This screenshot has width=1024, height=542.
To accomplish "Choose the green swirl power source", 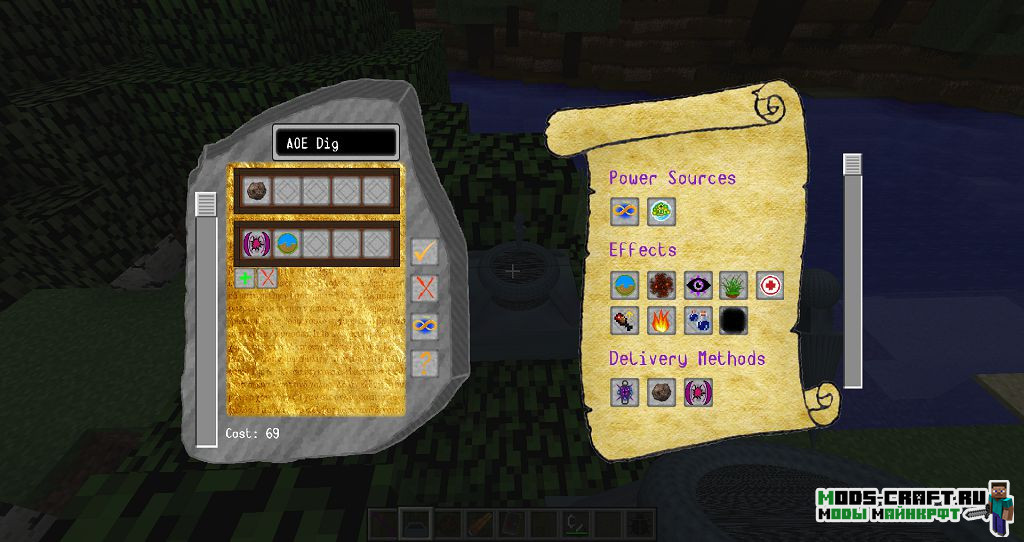I will point(661,211).
